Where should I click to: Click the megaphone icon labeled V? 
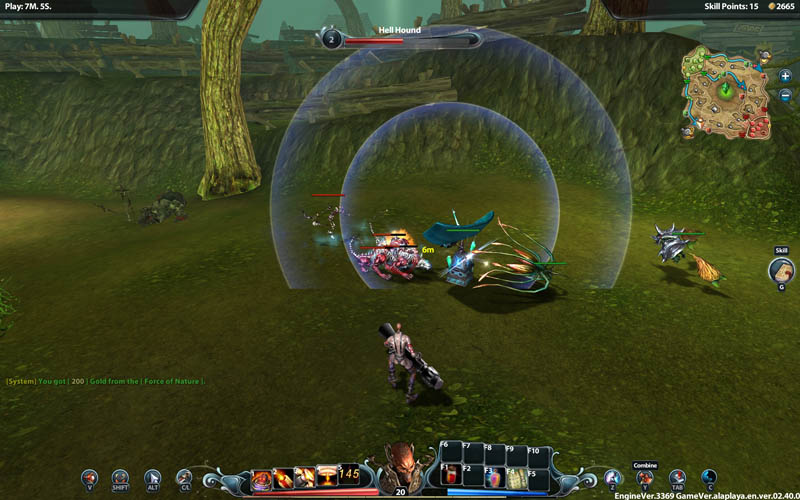90,478
